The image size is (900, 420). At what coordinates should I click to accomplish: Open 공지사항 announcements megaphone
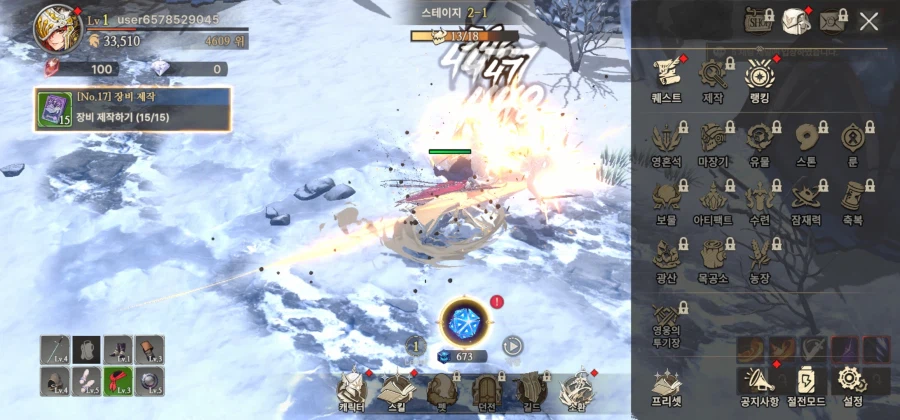tap(759, 382)
